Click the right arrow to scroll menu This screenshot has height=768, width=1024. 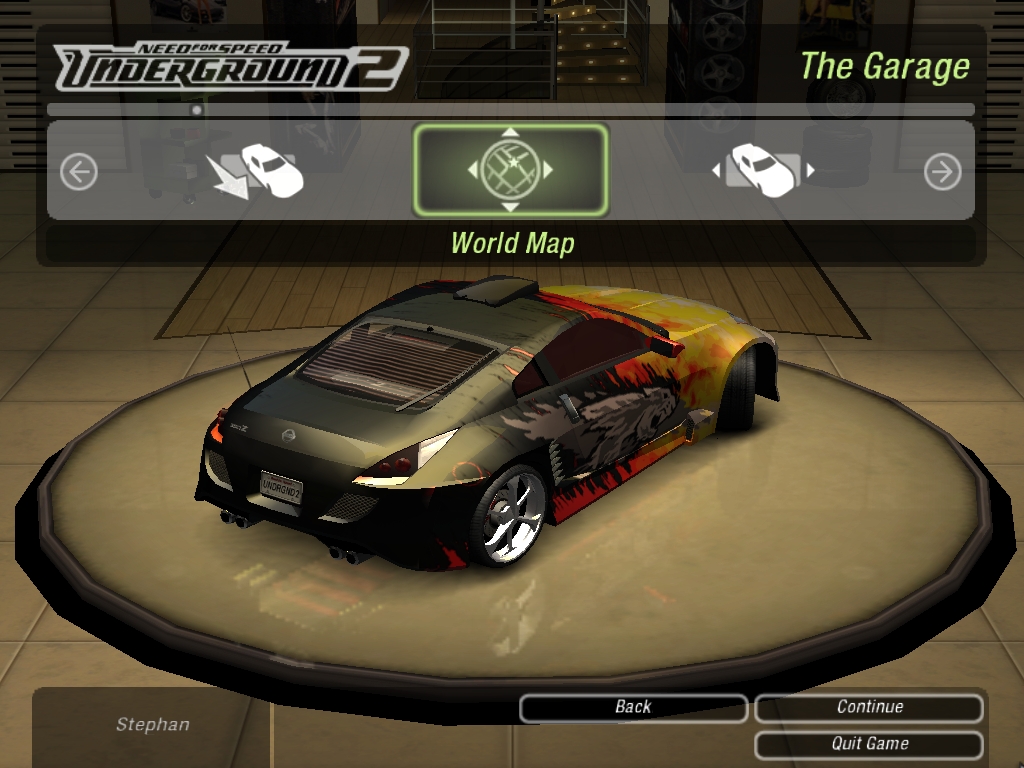(x=942, y=172)
